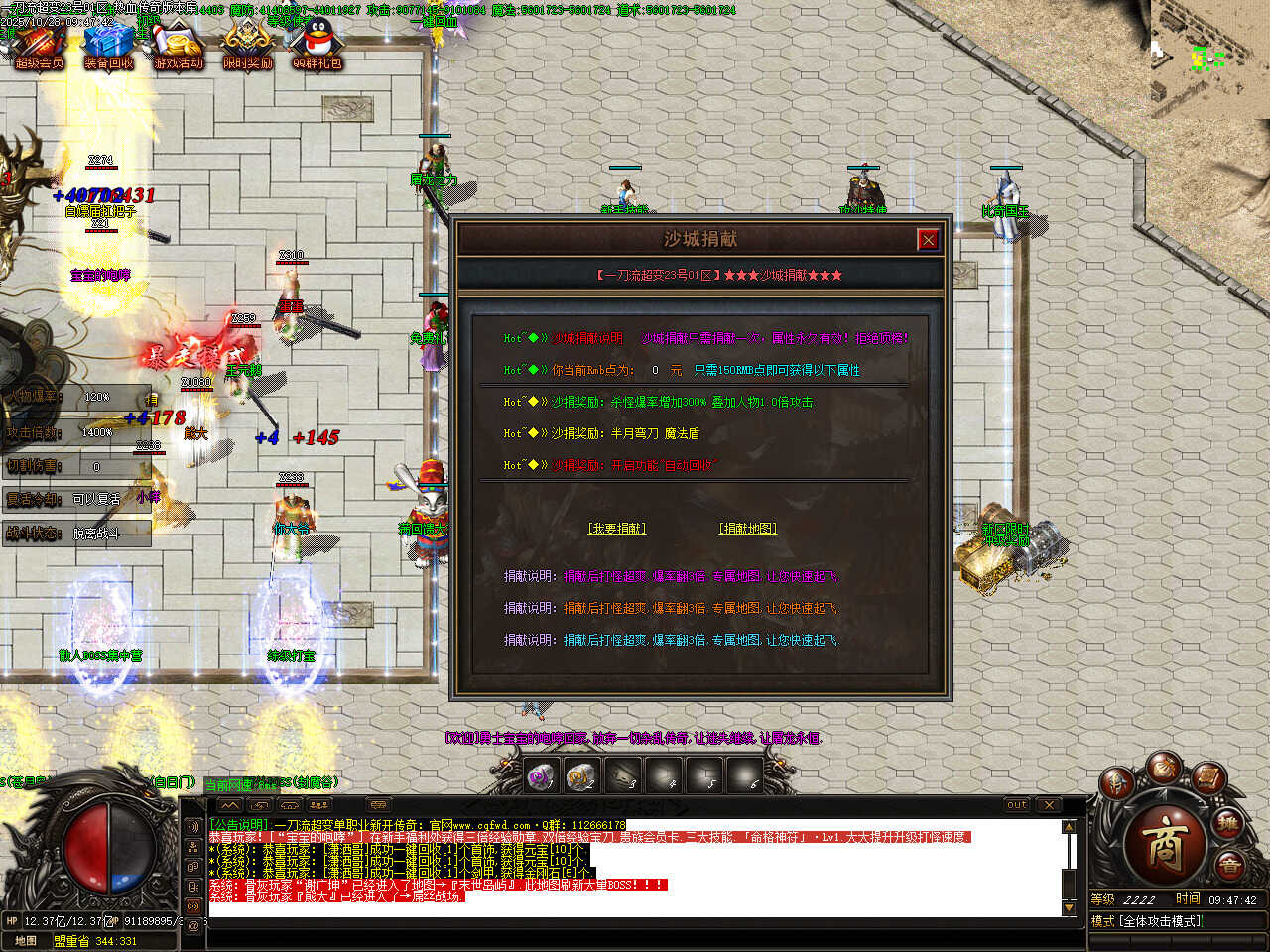Viewport: 1270px width, 952px height.
Task: Open the 摊 stall button
Action: click(x=1229, y=822)
